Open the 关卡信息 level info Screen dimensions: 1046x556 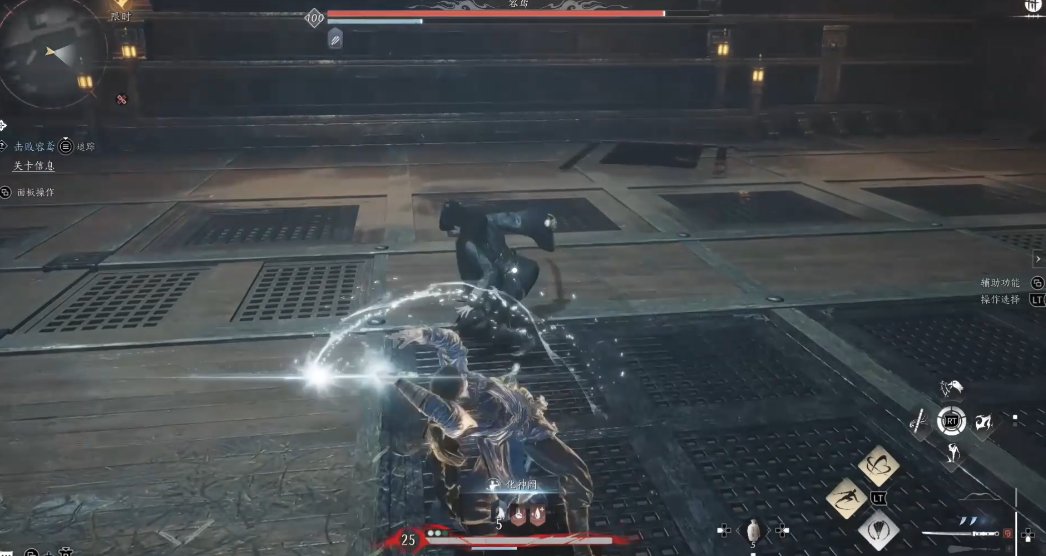pos(33,166)
